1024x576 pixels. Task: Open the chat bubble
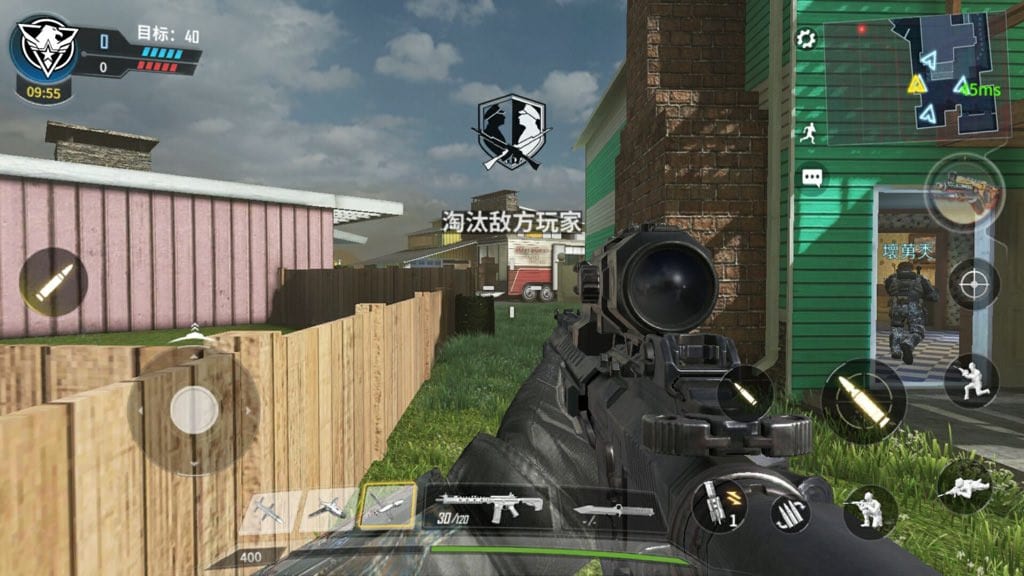(812, 178)
